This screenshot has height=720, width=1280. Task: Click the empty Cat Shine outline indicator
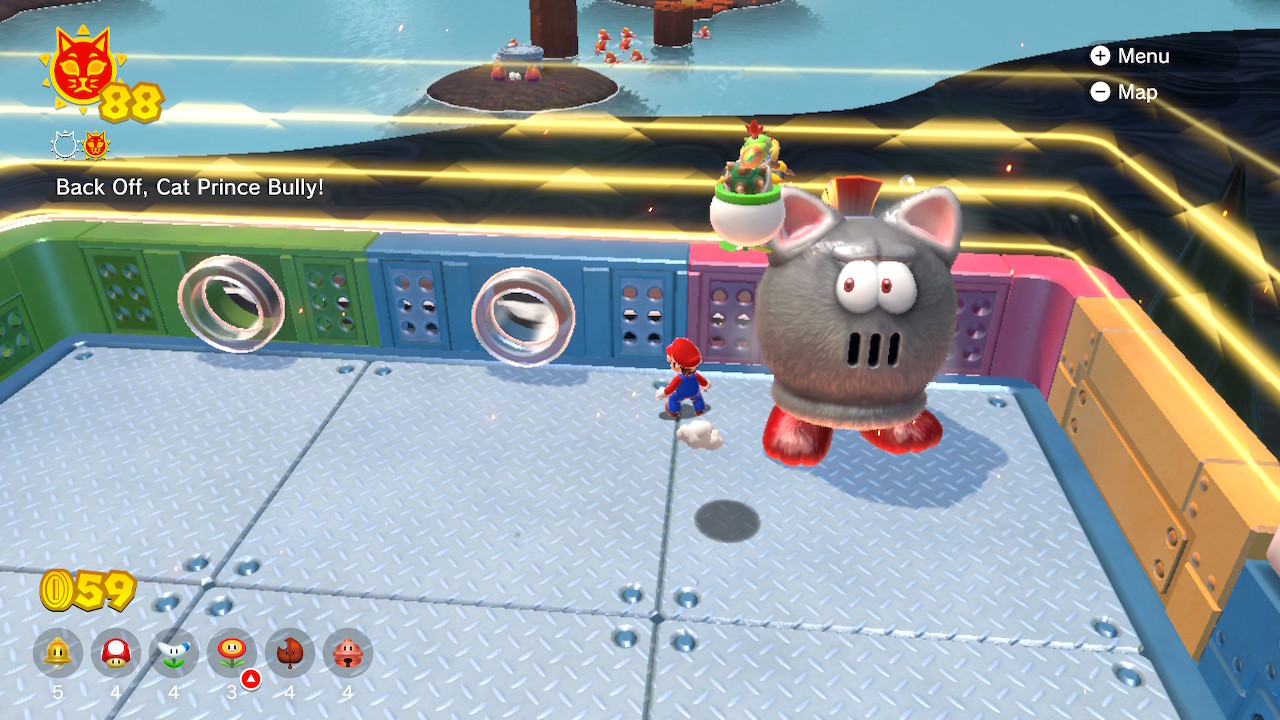coord(66,147)
